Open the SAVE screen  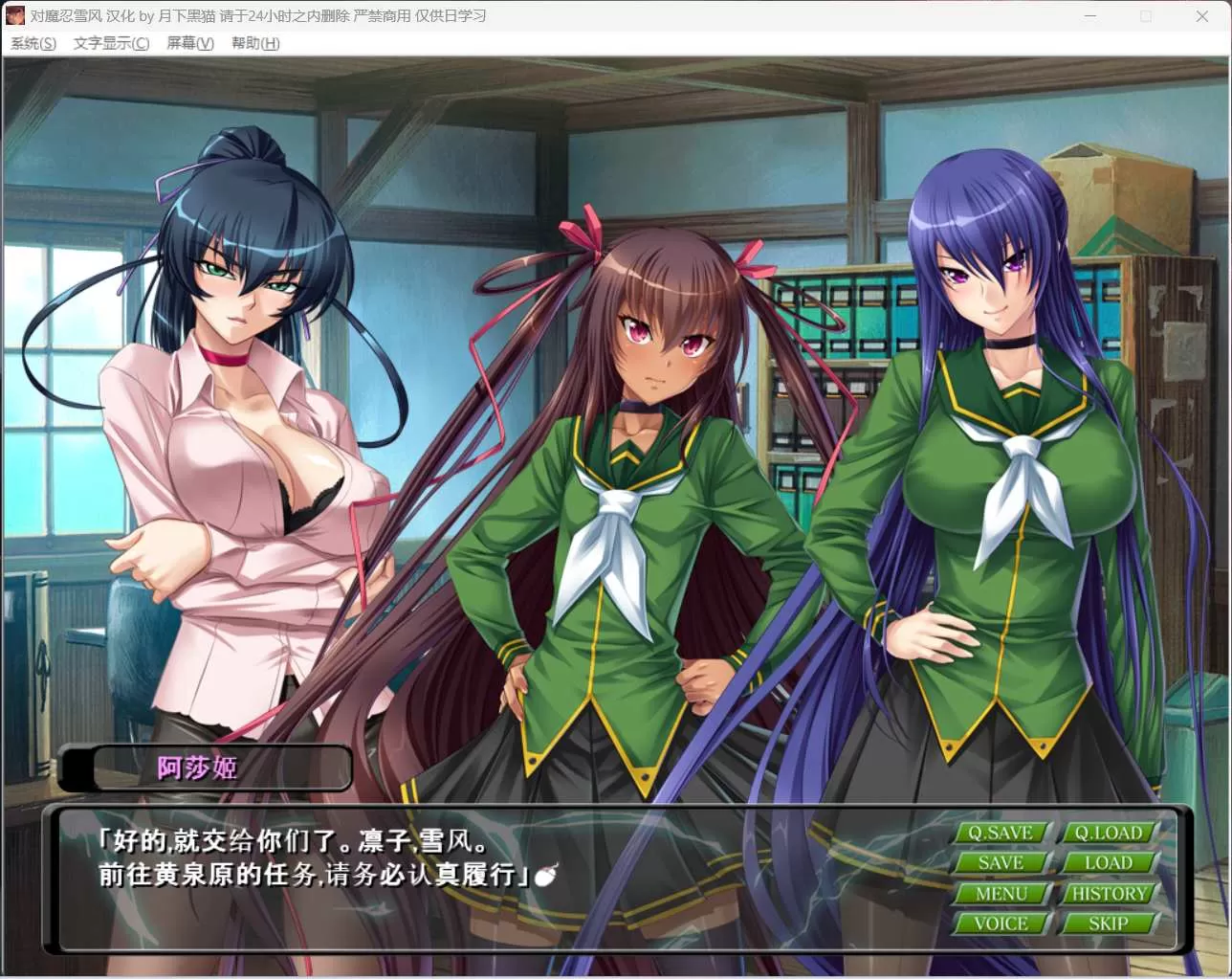pyautogui.click(x=1001, y=862)
